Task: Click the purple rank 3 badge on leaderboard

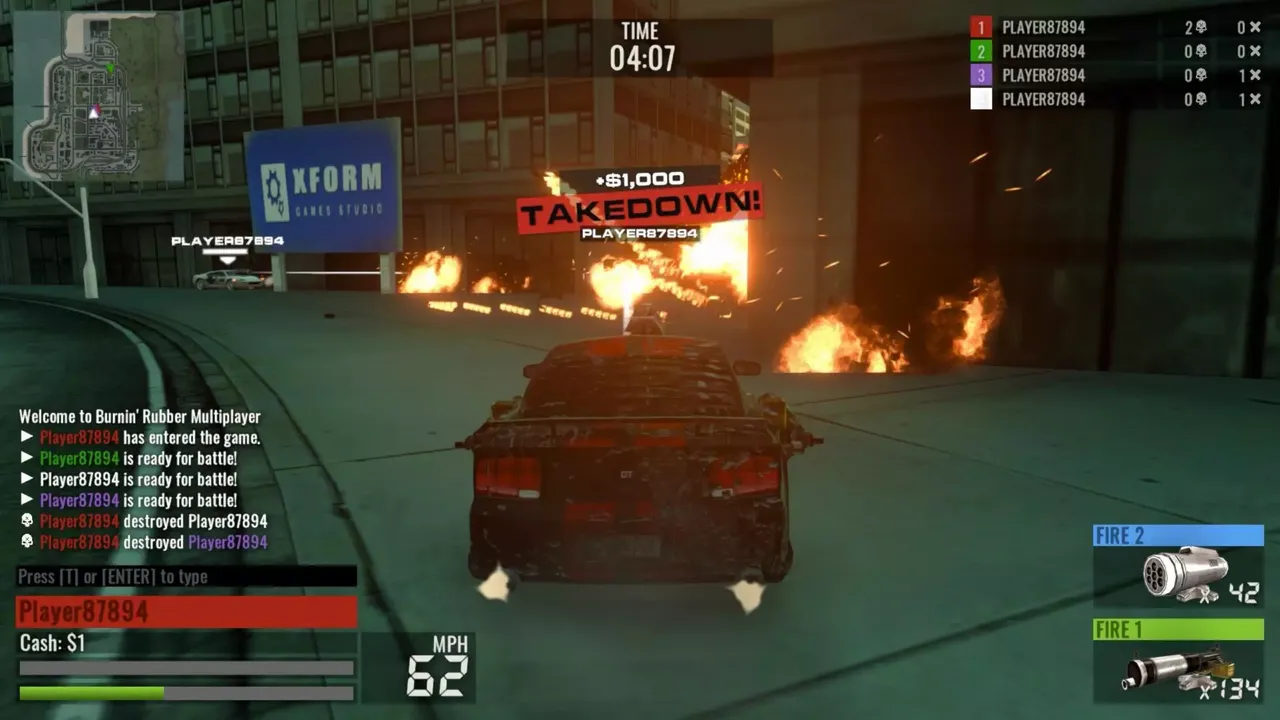Action: pyautogui.click(x=980, y=75)
